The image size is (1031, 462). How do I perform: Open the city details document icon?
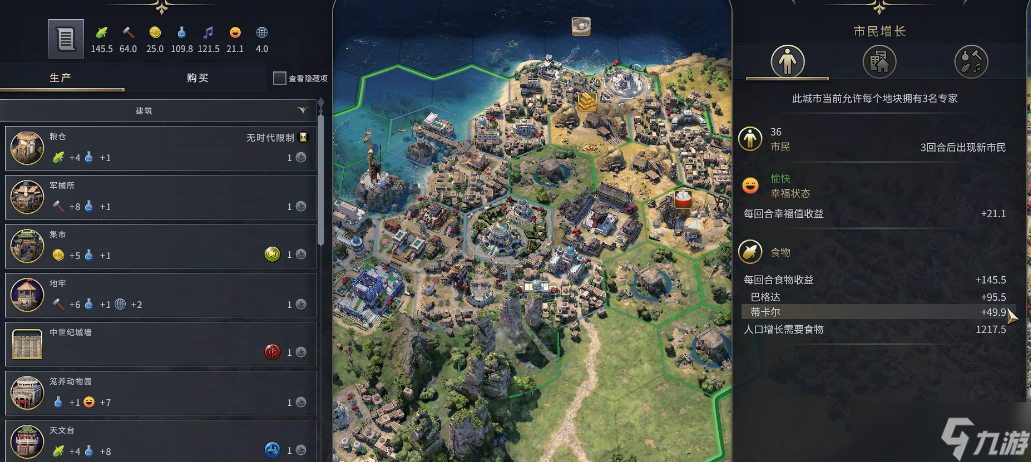pyautogui.click(x=66, y=39)
